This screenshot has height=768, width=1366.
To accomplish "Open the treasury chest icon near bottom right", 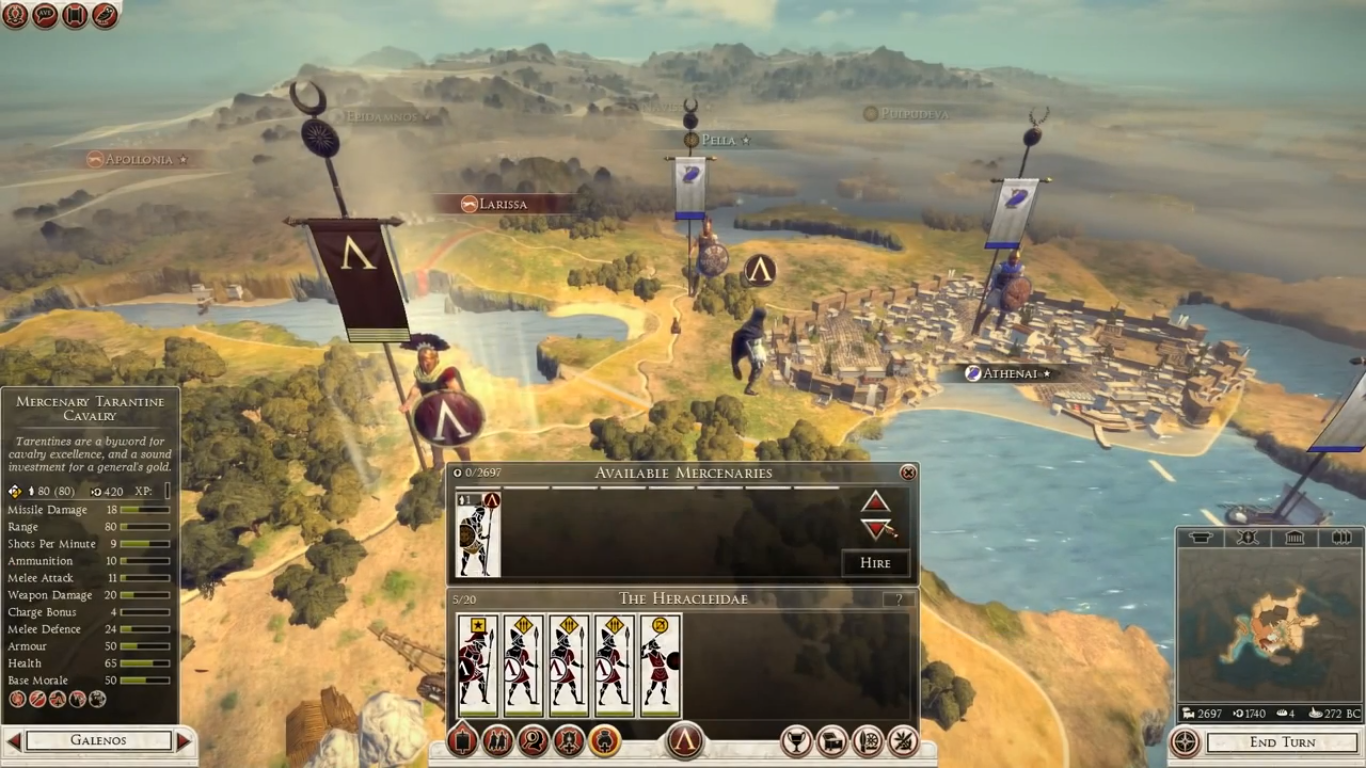I will (832, 742).
